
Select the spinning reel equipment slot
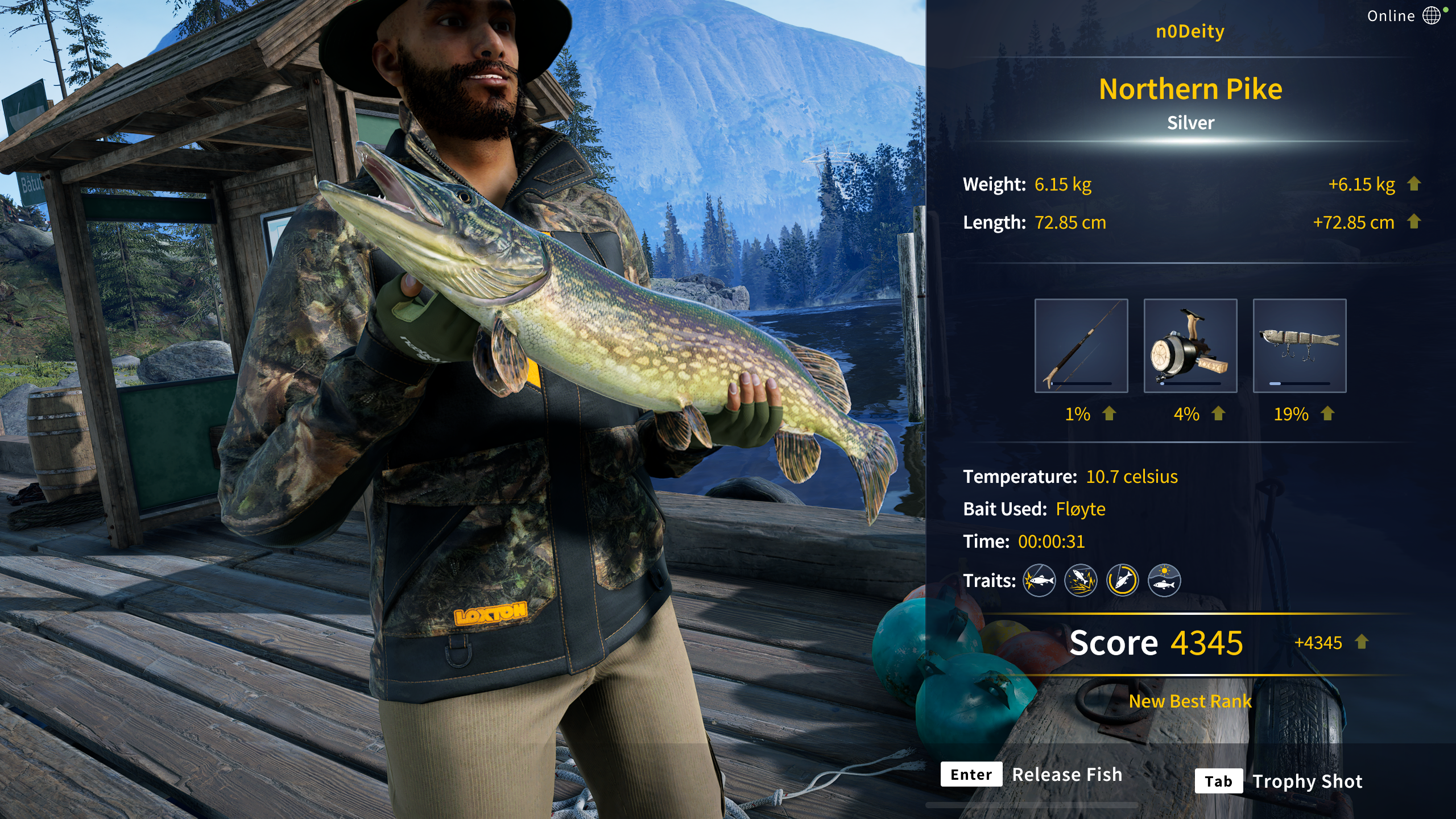(1190, 346)
